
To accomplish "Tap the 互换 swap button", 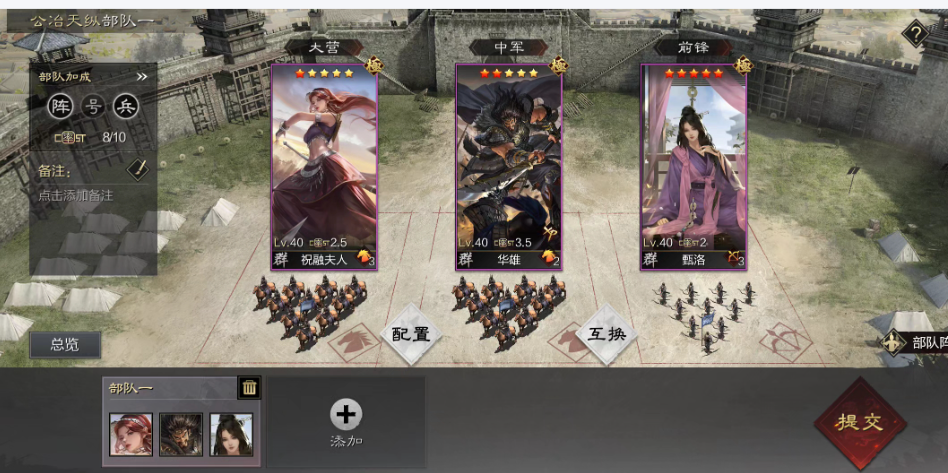I will click(x=607, y=334).
